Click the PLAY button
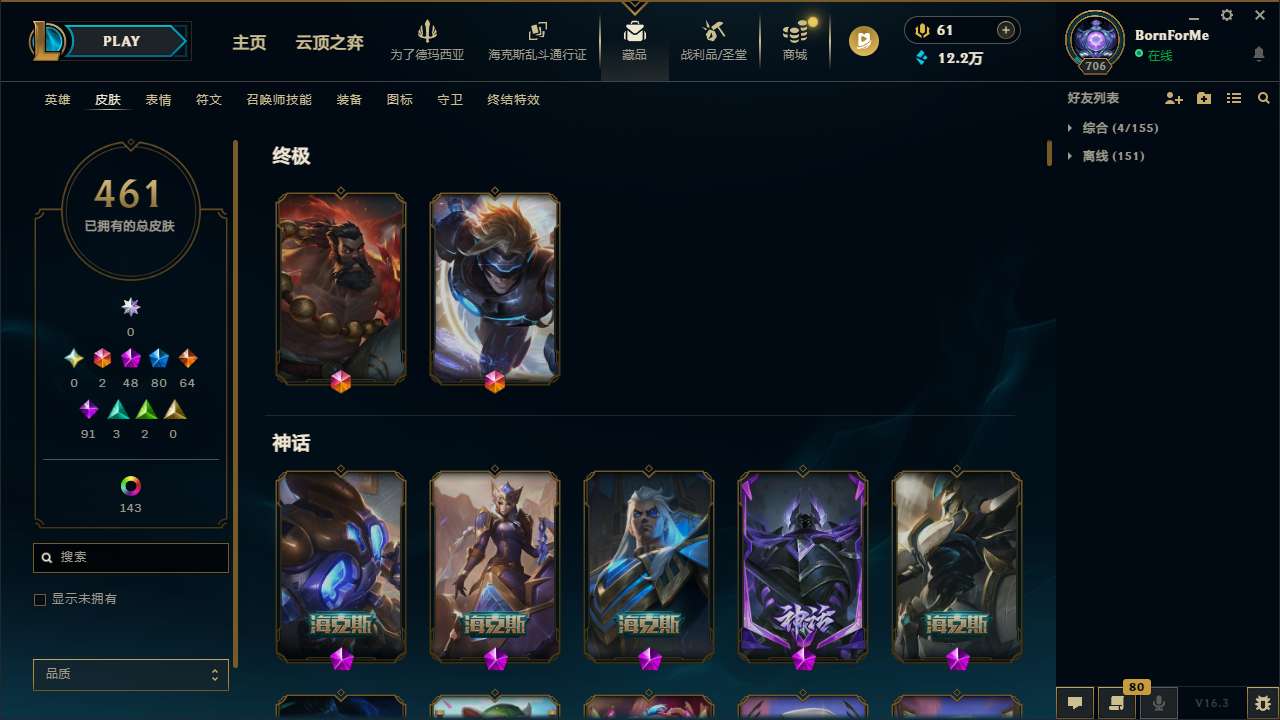Viewport: 1280px width, 720px height. 121,41
